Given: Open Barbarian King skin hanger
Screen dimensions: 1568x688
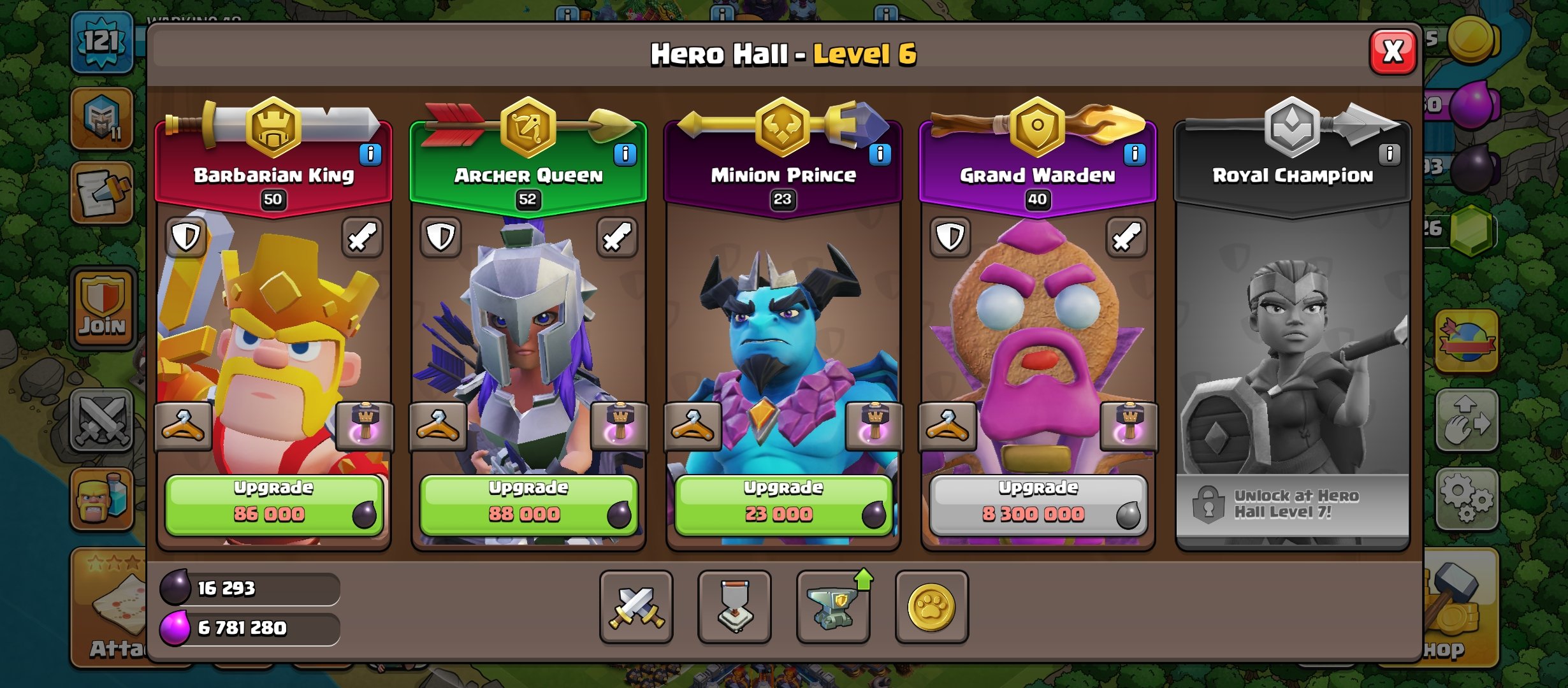Looking at the screenshot, I should [184, 426].
